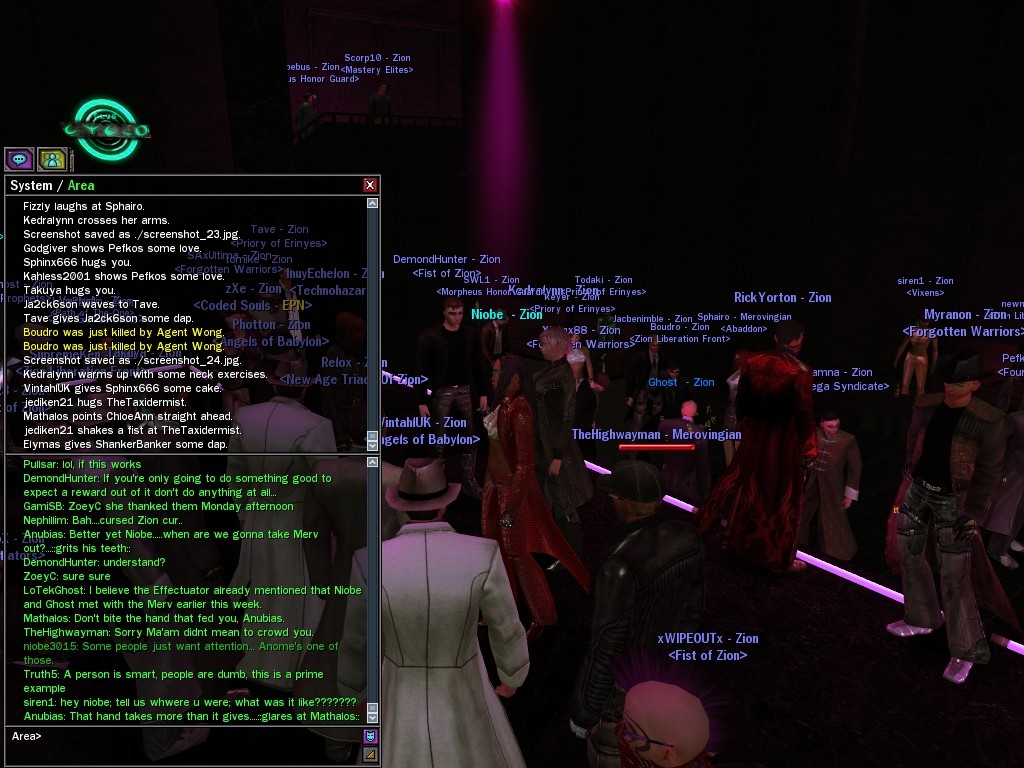
Task: Click the chat window resize corner icon
Action: [x=370, y=754]
